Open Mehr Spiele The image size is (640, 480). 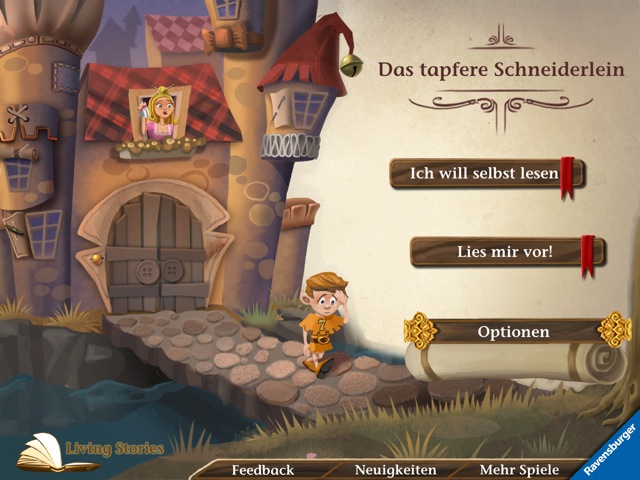518,469
